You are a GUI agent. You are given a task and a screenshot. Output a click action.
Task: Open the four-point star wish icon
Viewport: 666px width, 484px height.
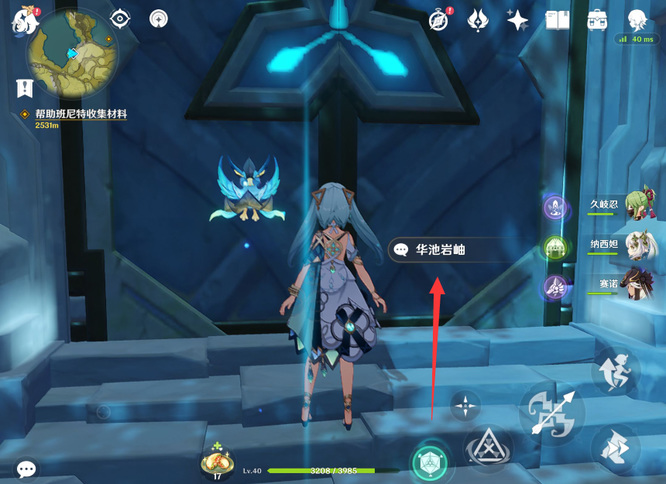517,19
